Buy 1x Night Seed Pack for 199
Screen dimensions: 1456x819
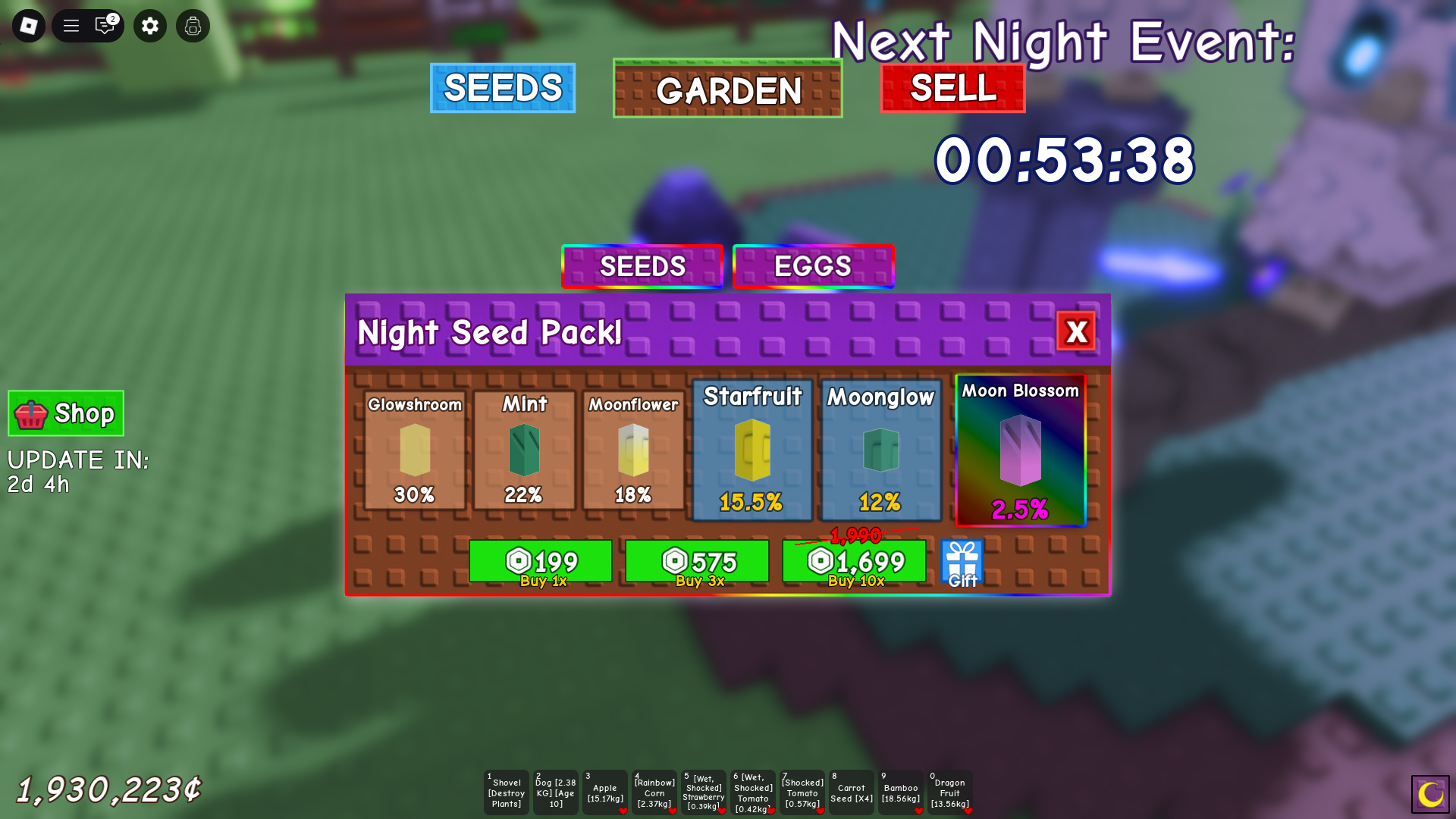541,562
